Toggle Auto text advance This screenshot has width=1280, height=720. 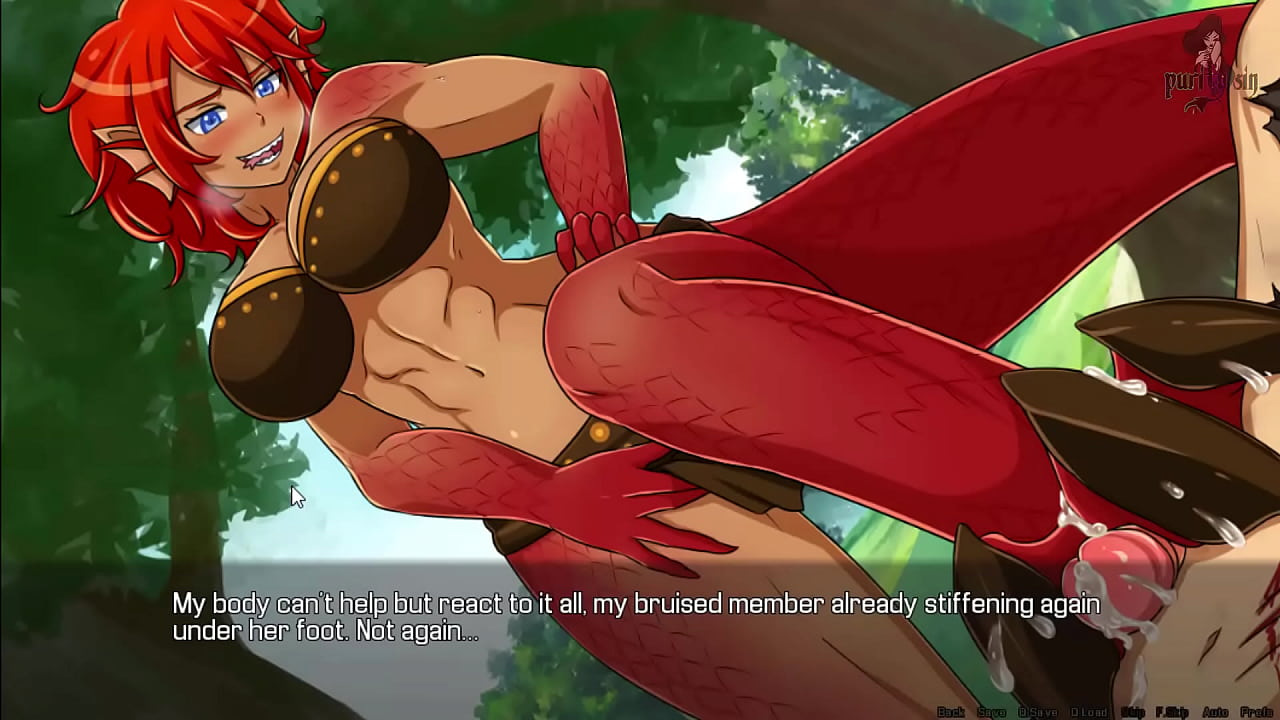coord(1215,712)
